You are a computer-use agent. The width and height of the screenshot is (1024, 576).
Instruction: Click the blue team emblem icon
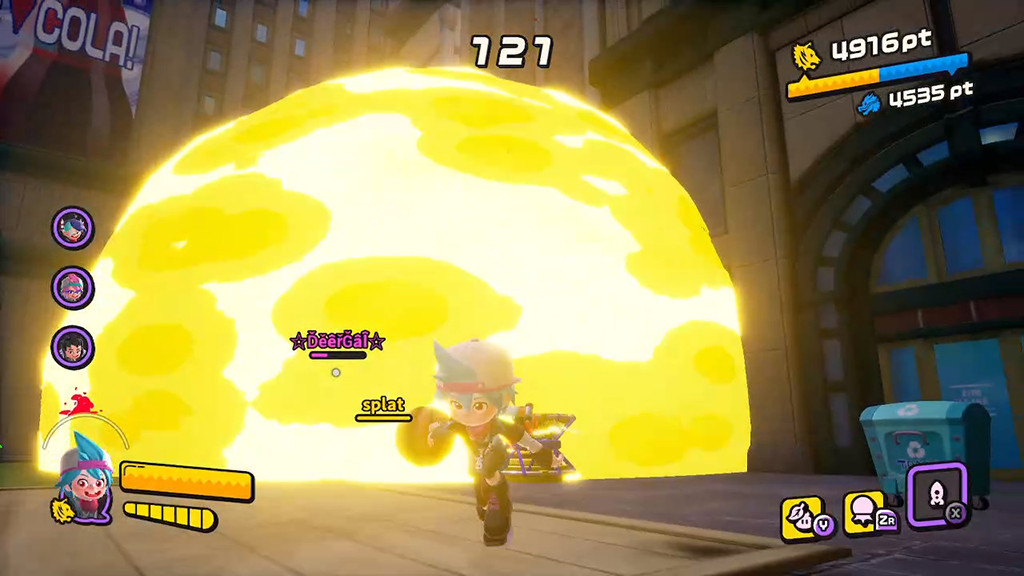[869, 102]
